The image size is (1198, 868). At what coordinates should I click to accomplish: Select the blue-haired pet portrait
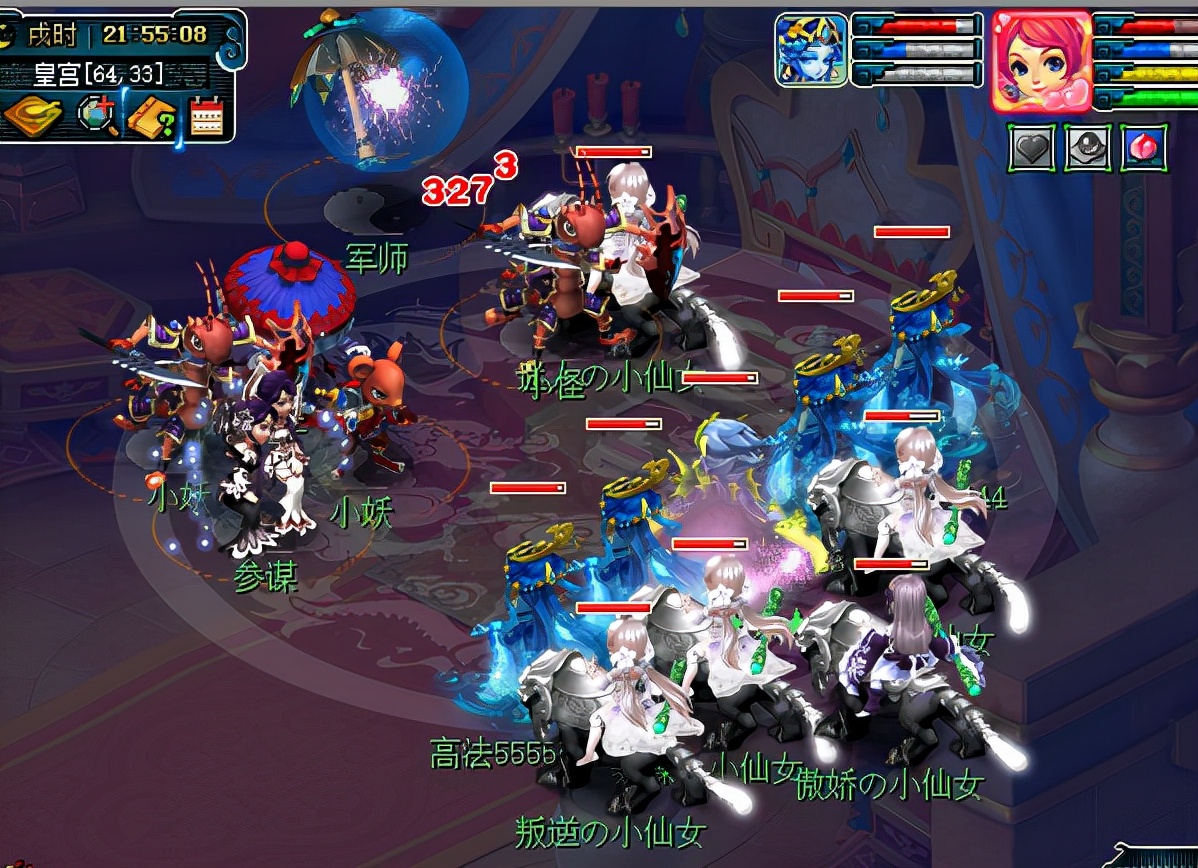[x=811, y=49]
